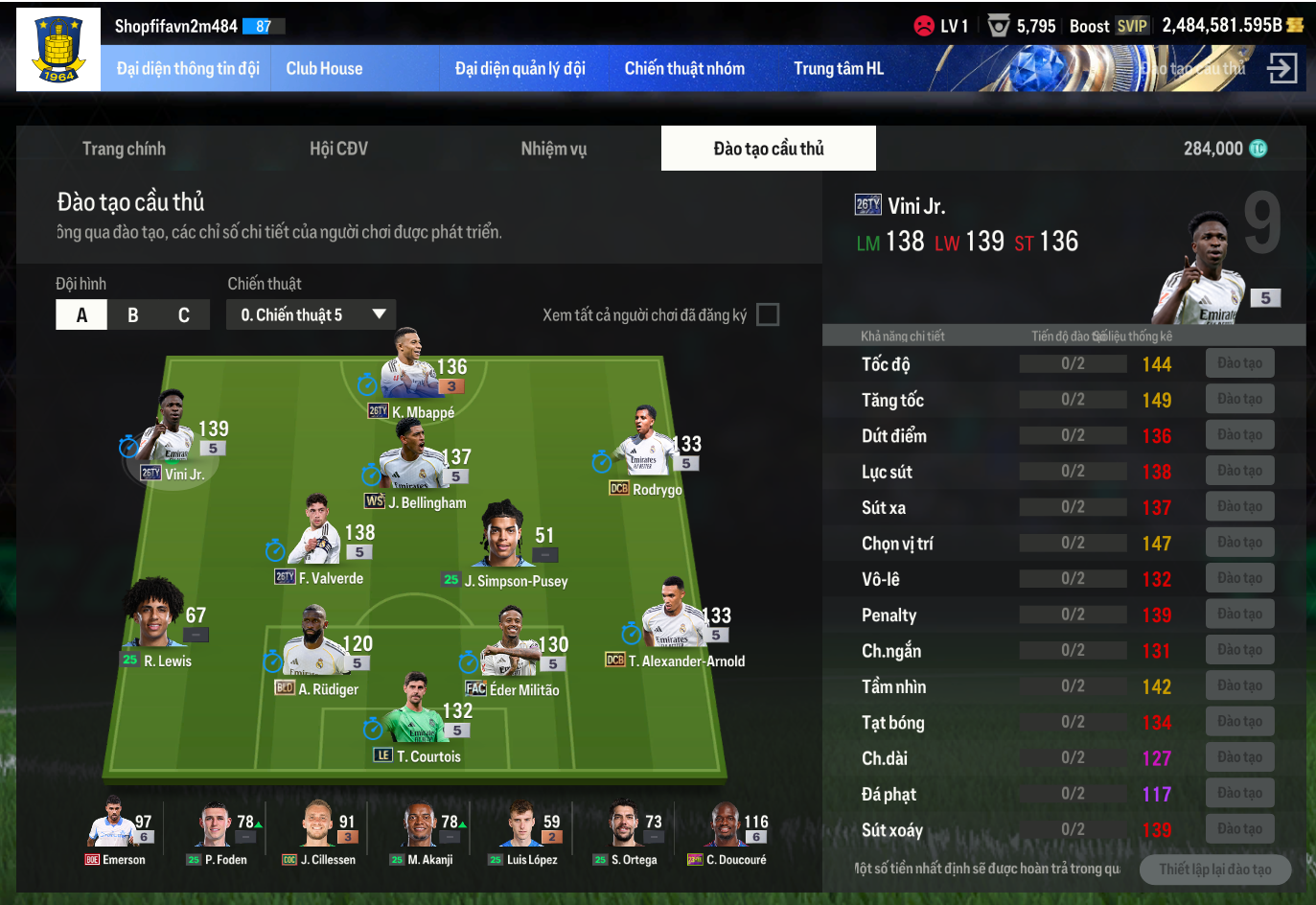The height and width of the screenshot is (905, 1316).
Task: Open Chiến thuật nhóm menu
Action: click(x=684, y=69)
